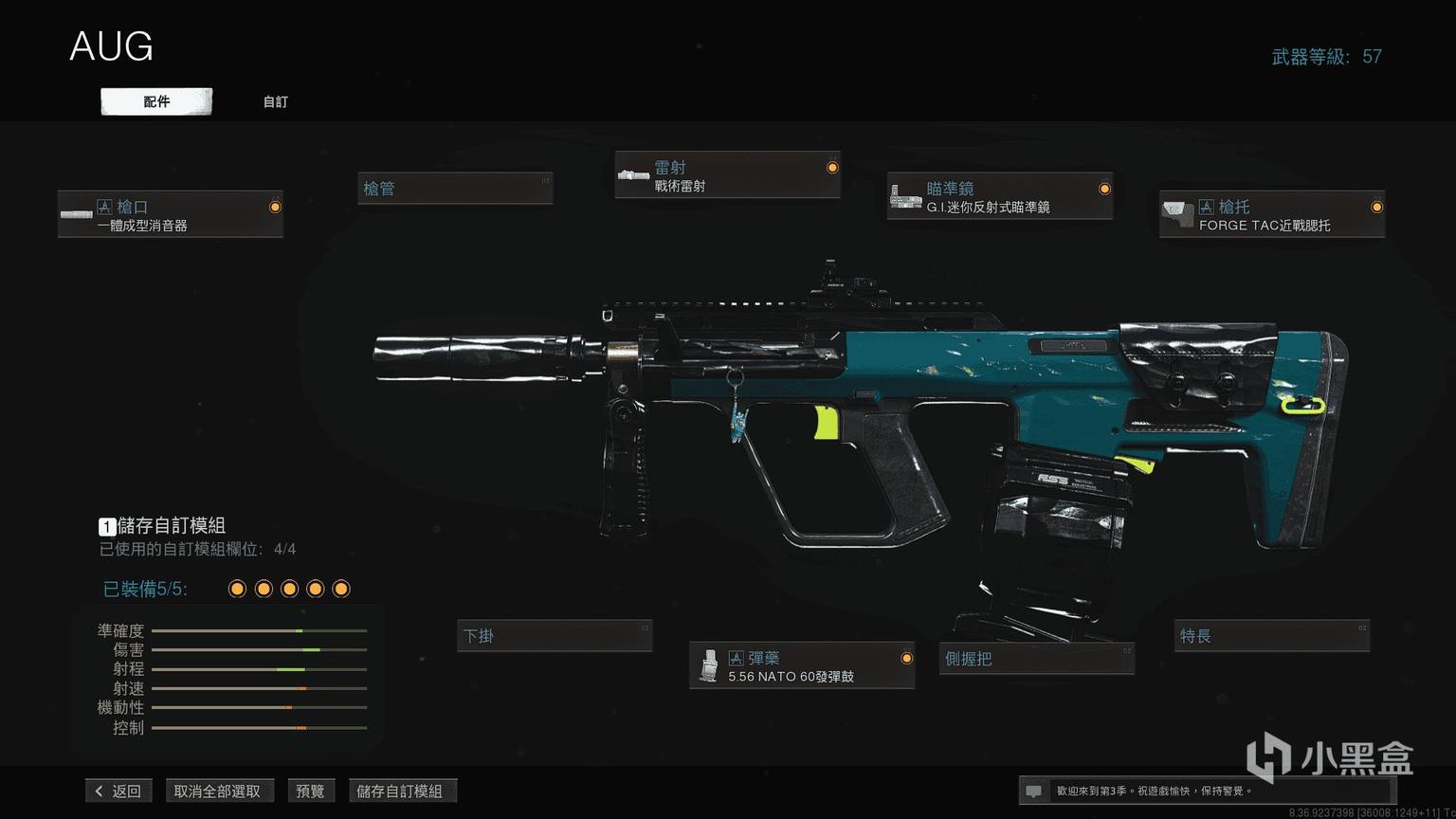Open the empty 槍管 barrel slot

click(455, 188)
